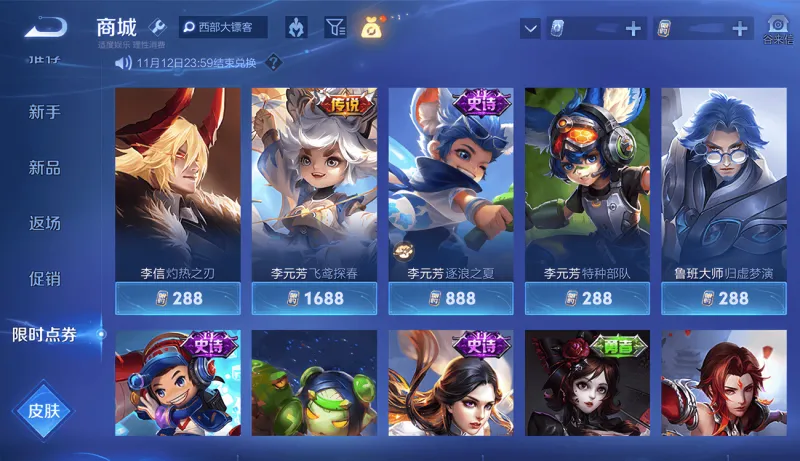Image resolution: width=800 pixels, height=461 pixels.
Task: Go back using the top-left return arrow
Action: tap(45, 27)
